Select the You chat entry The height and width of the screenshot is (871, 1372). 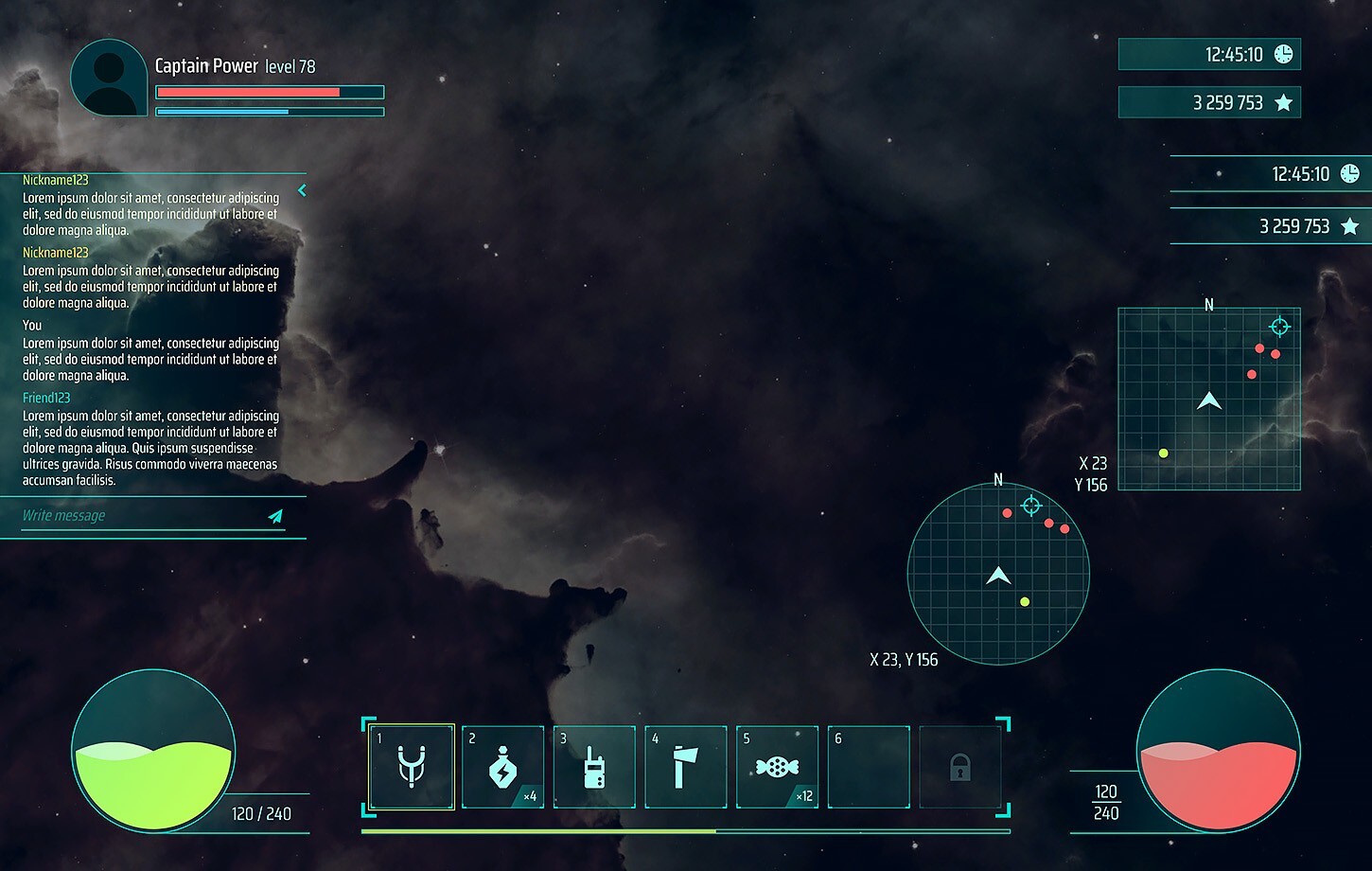tap(151, 350)
